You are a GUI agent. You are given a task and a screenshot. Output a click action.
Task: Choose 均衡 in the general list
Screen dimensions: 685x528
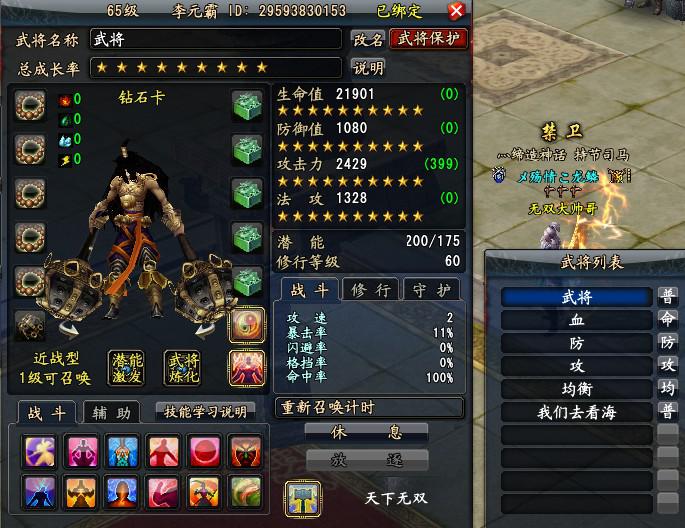[x=577, y=389]
